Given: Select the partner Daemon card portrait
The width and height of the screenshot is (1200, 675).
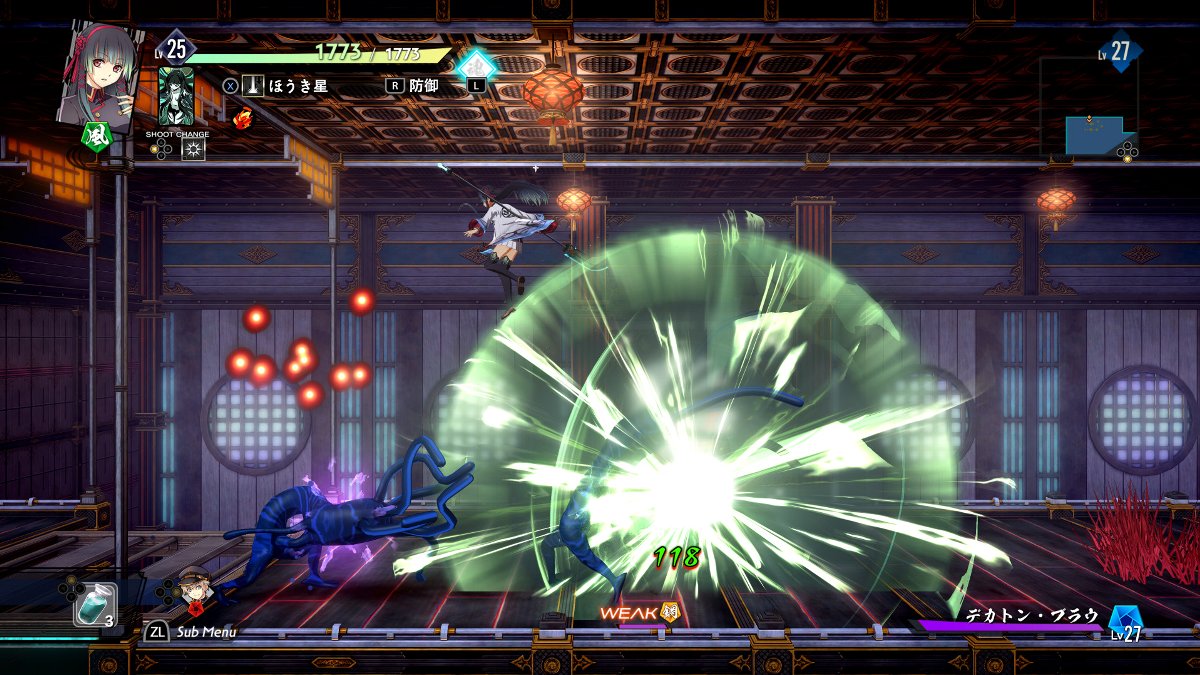Looking at the screenshot, I should [177, 96].
